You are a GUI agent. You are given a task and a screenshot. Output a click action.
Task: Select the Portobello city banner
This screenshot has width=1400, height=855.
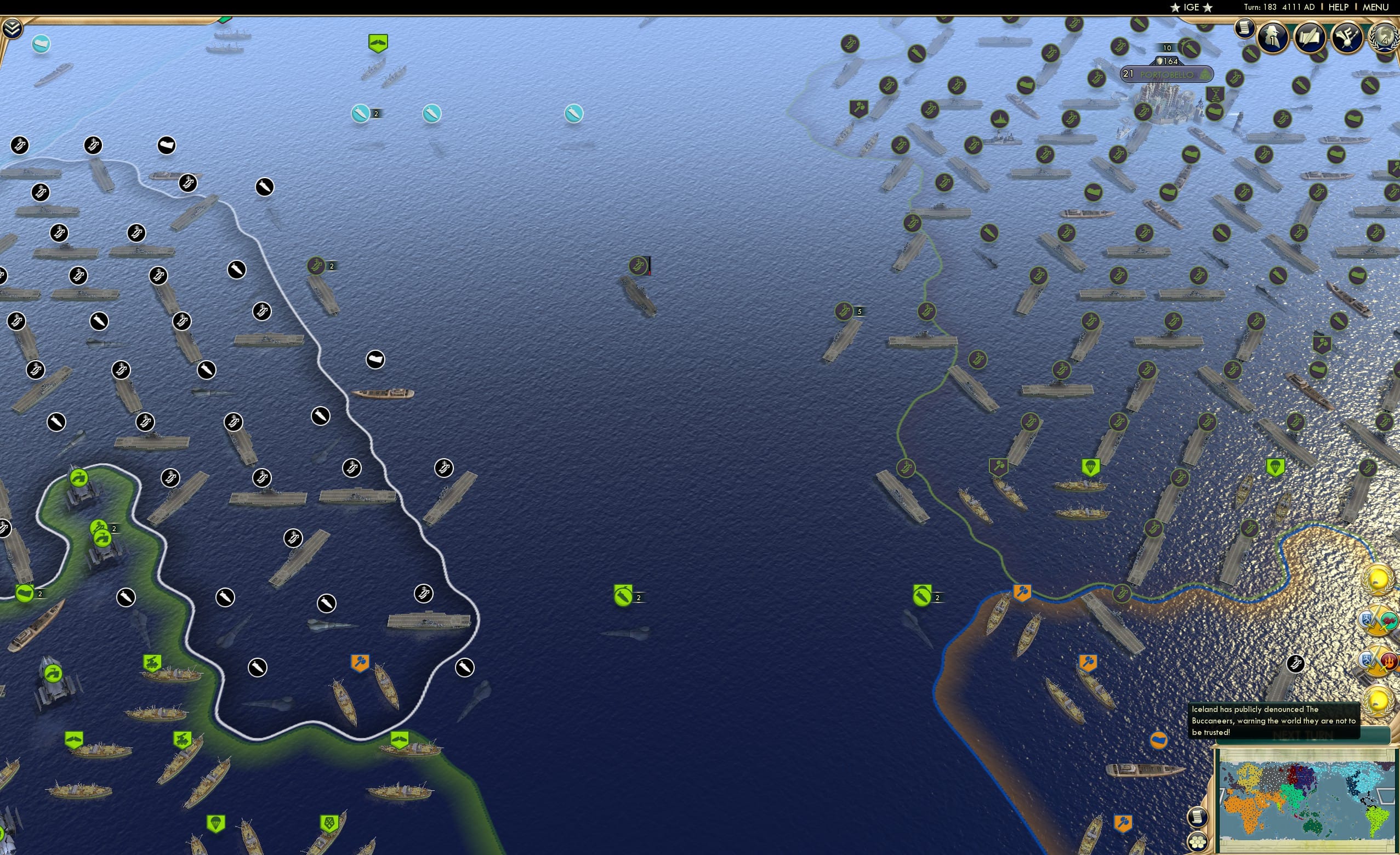coord(1166,74)
